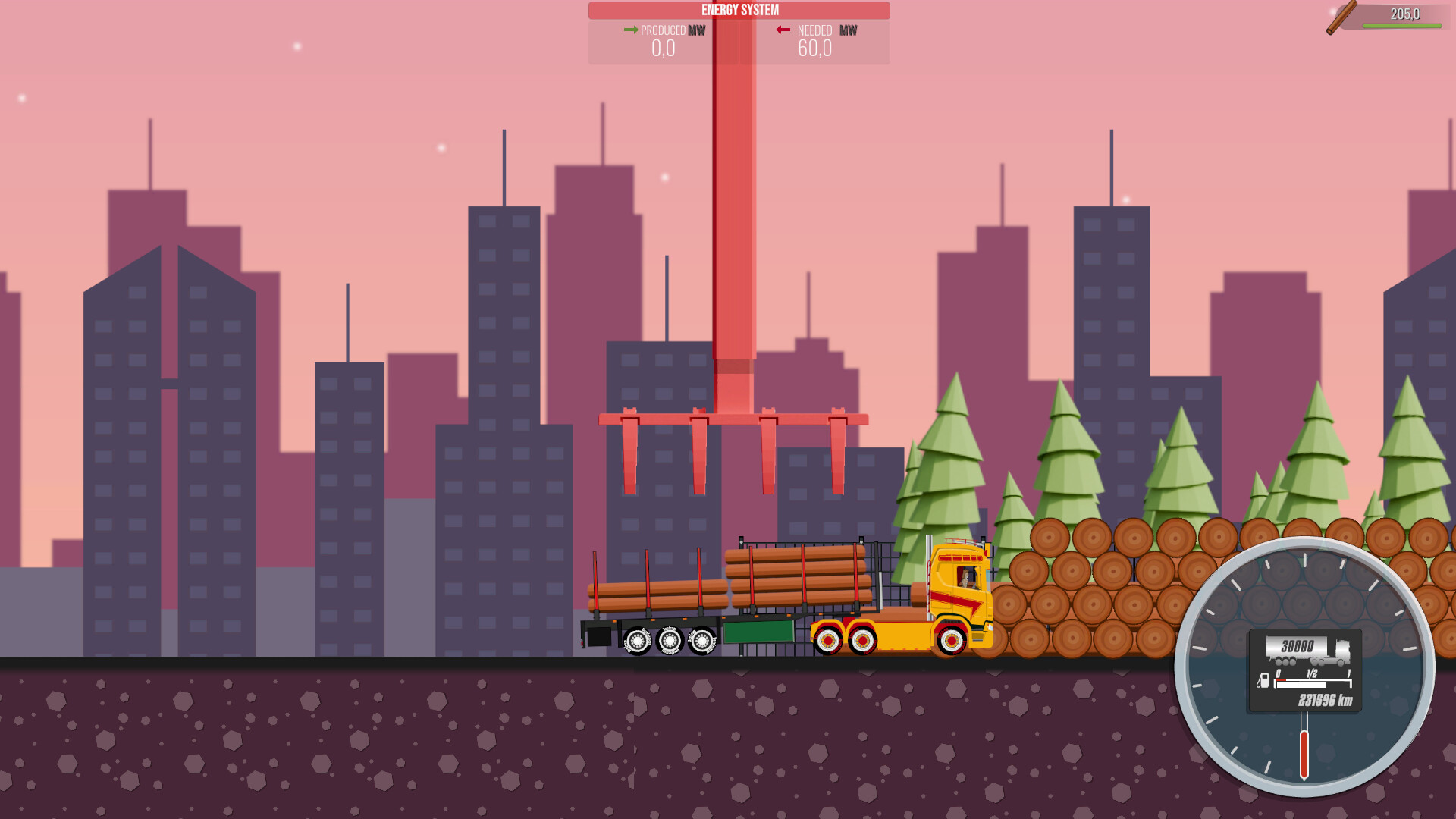1456x819 pixels.
Task: Toggle the Energy System panel header
Action: click(739, 10)
